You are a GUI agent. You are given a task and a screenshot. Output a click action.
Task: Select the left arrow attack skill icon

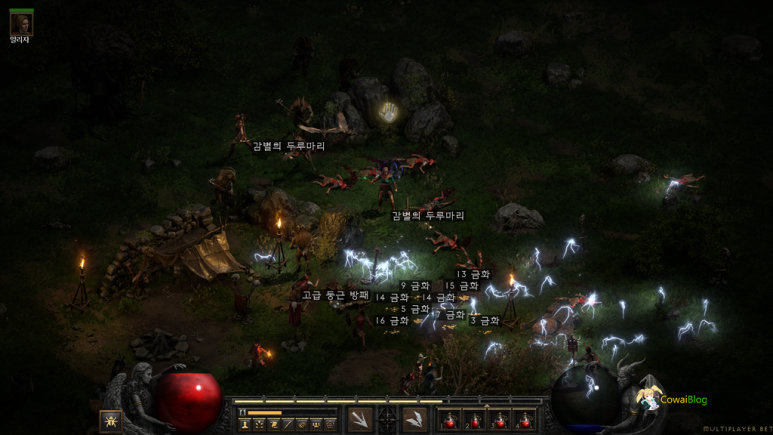[x=360, y=420]
